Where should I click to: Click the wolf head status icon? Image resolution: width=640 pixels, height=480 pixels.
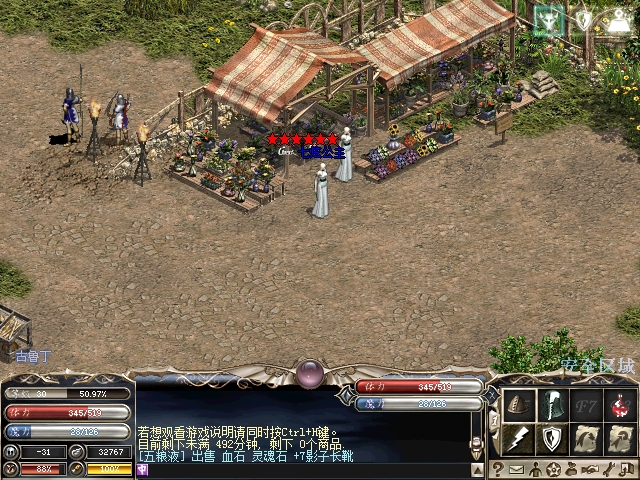coord(549,19)
